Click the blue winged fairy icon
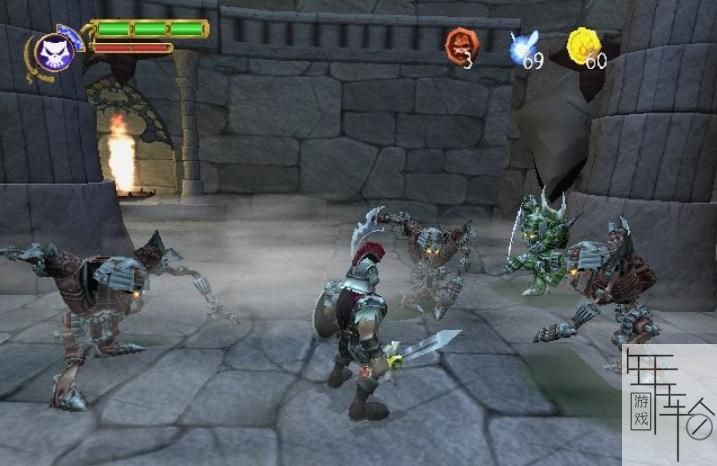This screenshot has height=466, width=717. point(524,44)
